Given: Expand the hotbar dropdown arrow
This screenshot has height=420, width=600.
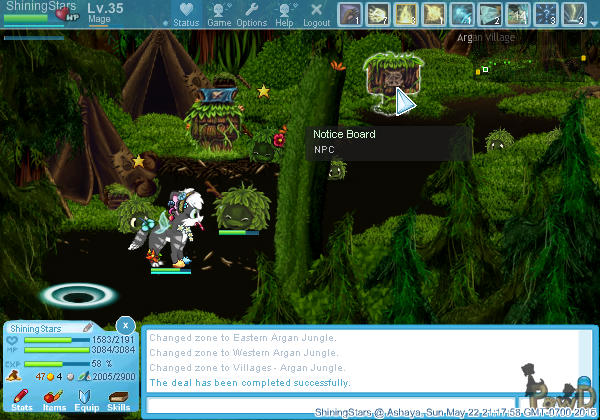Looking at the screenshot, I should click(x=593, y=22).
